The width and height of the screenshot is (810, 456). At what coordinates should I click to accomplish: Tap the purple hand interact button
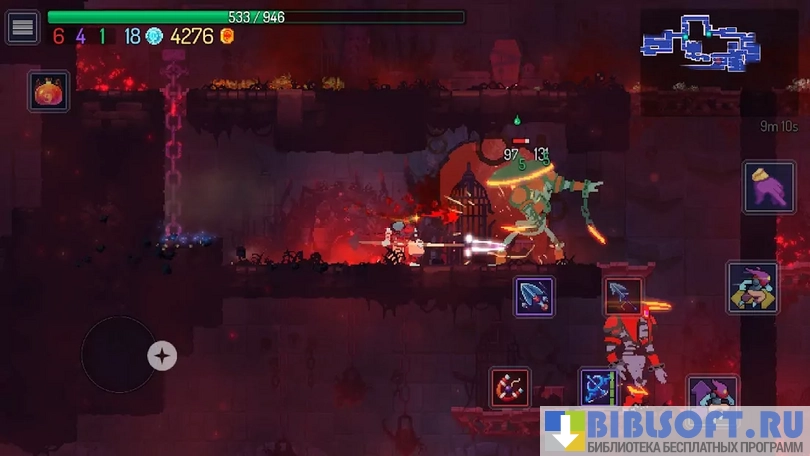coord(768,186)
